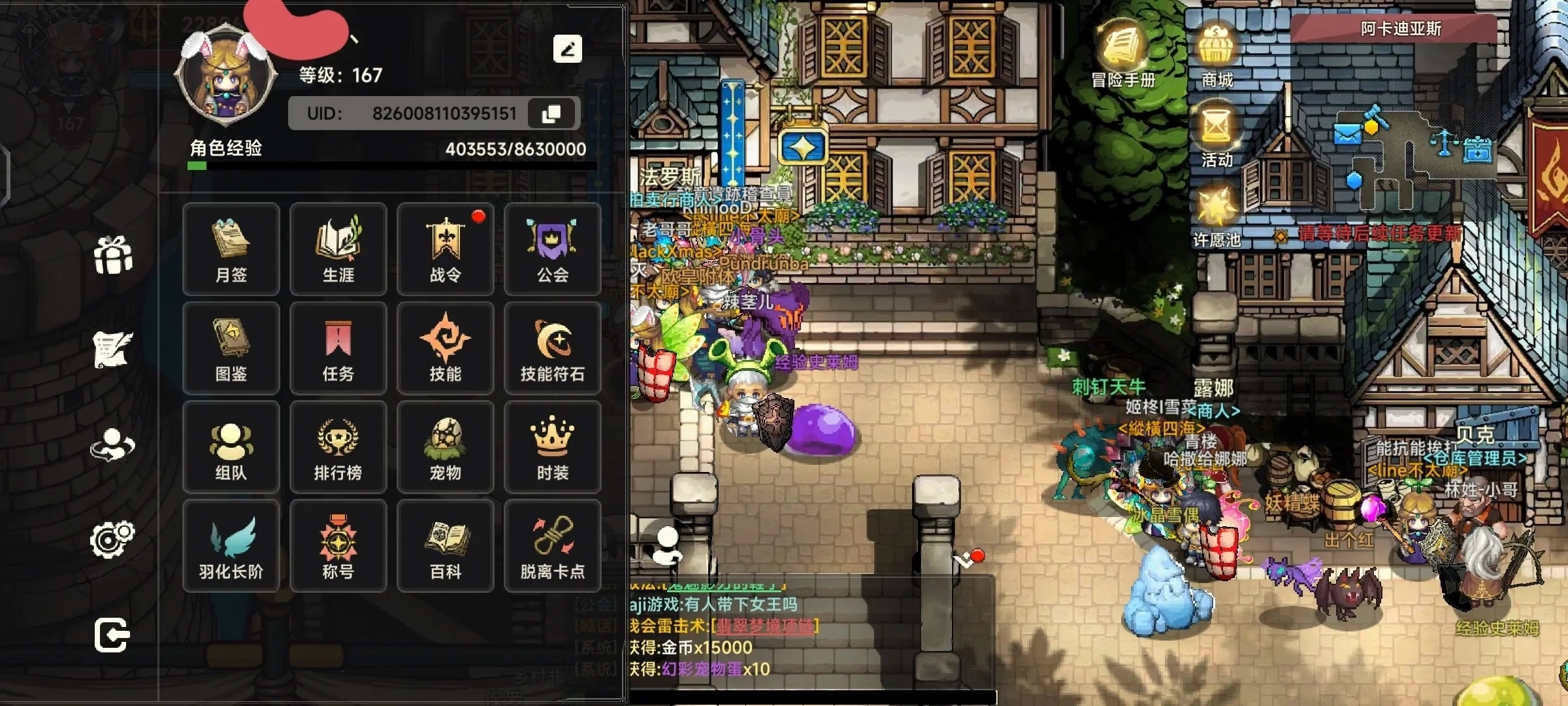Open the 任务 quest menu

(338, 348)
